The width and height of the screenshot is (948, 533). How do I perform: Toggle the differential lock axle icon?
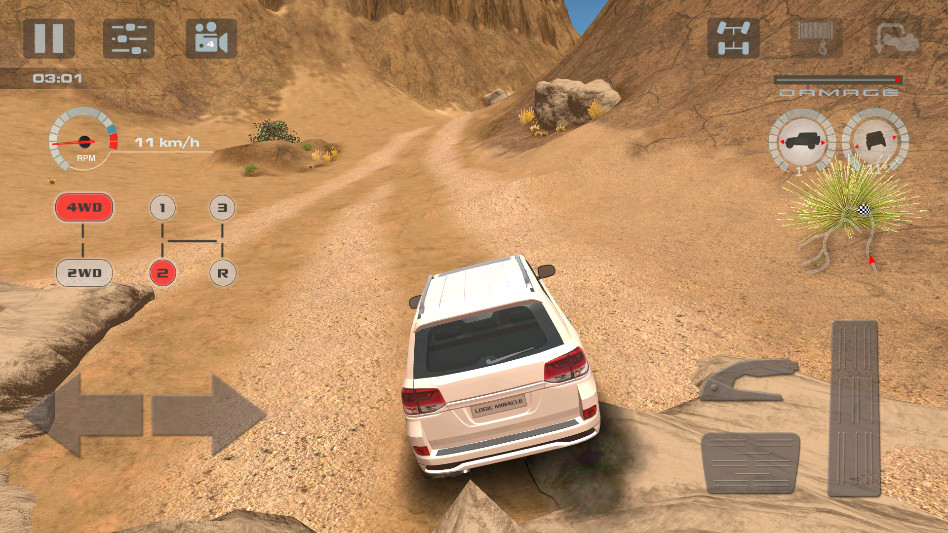[x=733, y=38]
